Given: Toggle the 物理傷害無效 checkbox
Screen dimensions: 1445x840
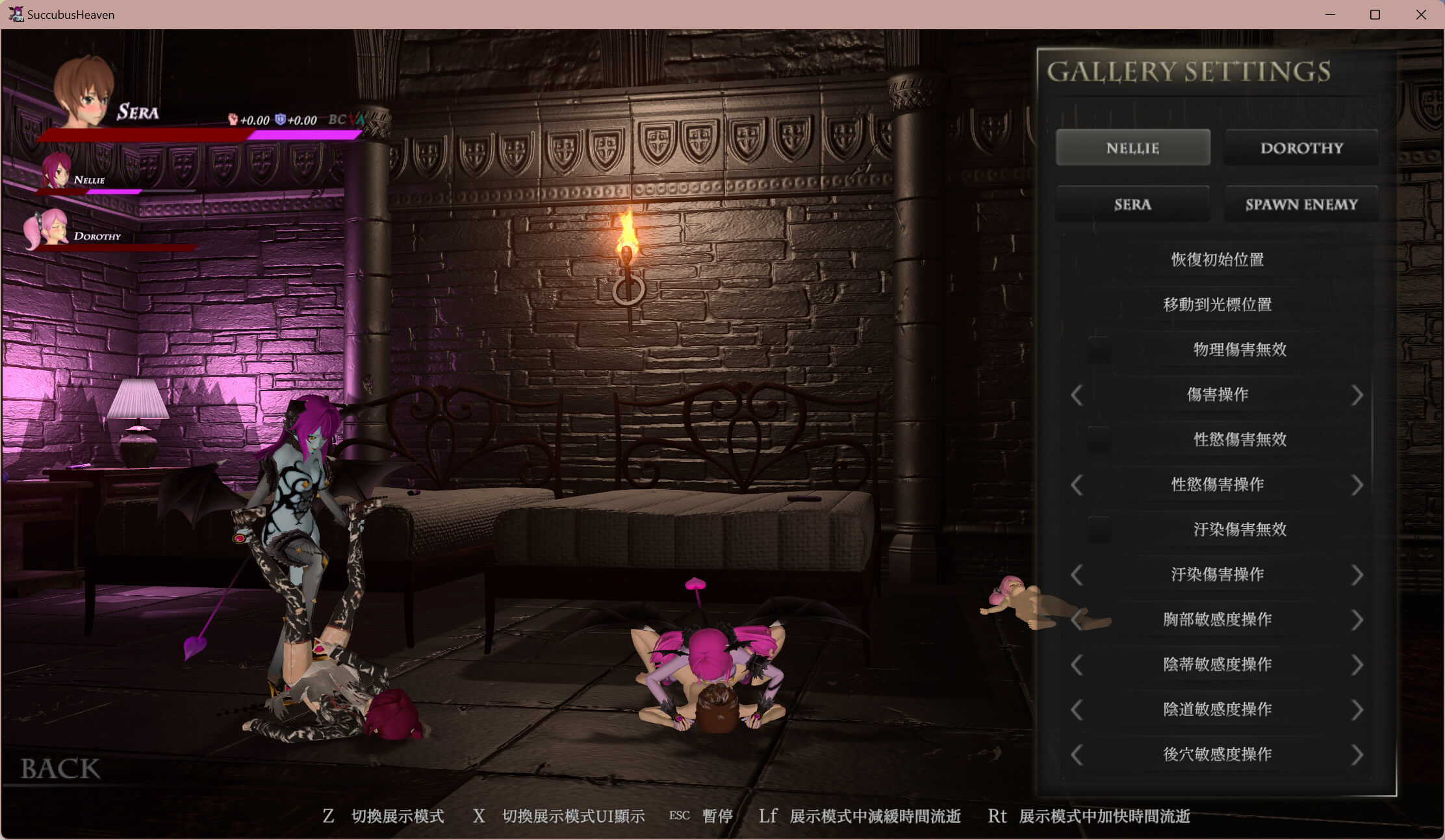Looking at the screenshot, I should tap(1099, 350).
